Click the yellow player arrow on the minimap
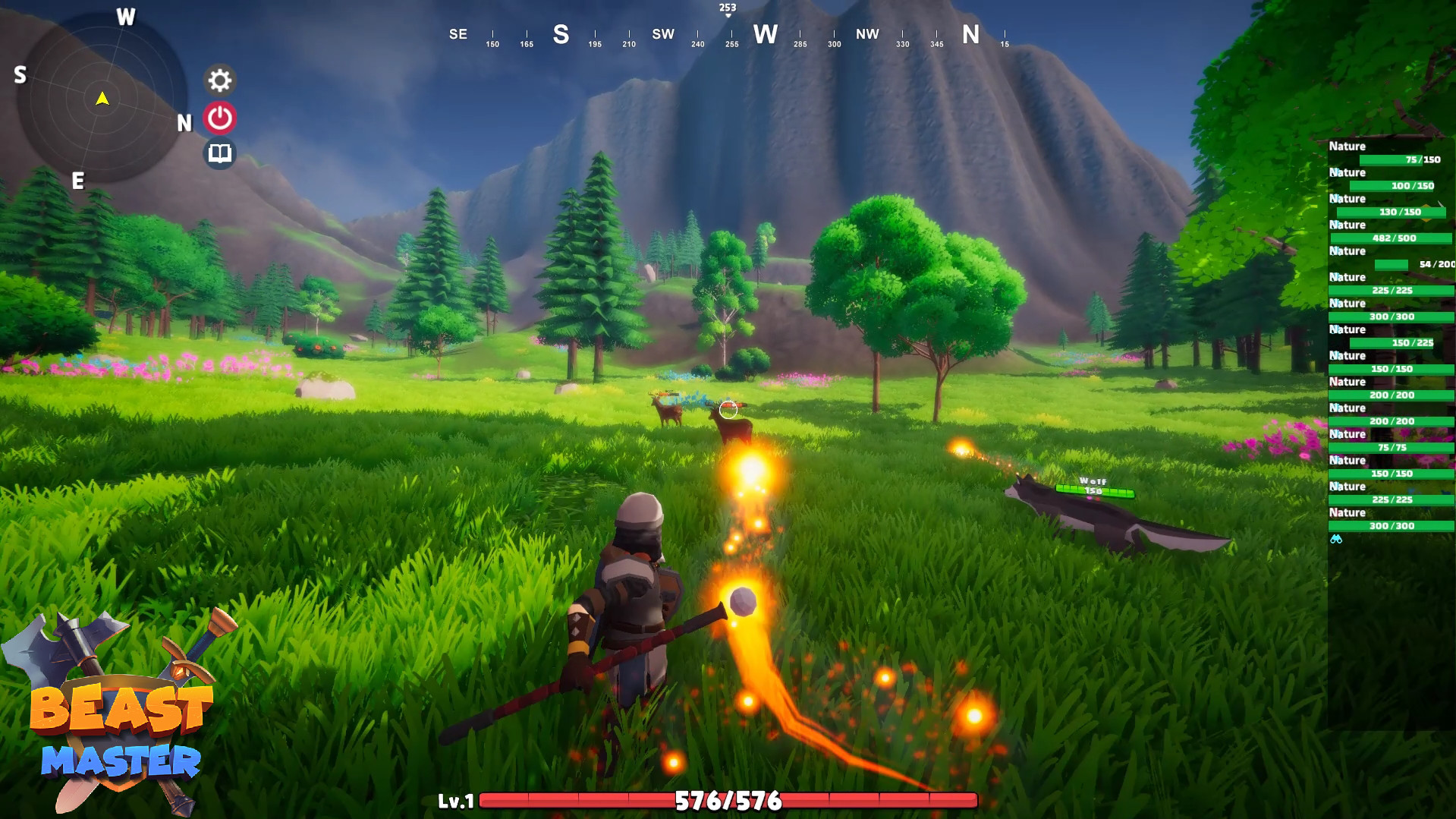 [102, 98]
